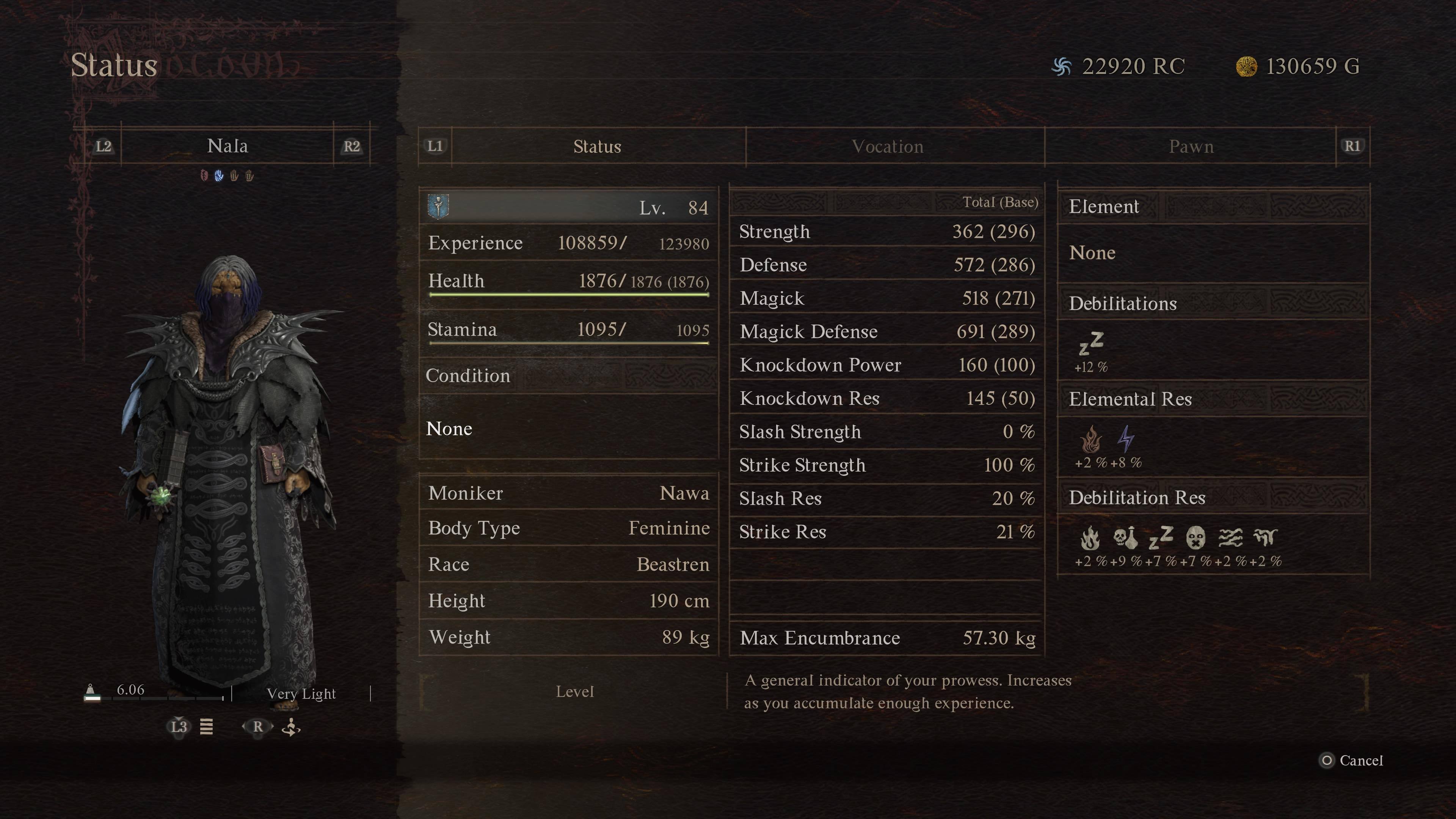Choose the Defense stat row
Image resolution: width=1456 pixels, height=819 pixels.
tap(886, 265)
